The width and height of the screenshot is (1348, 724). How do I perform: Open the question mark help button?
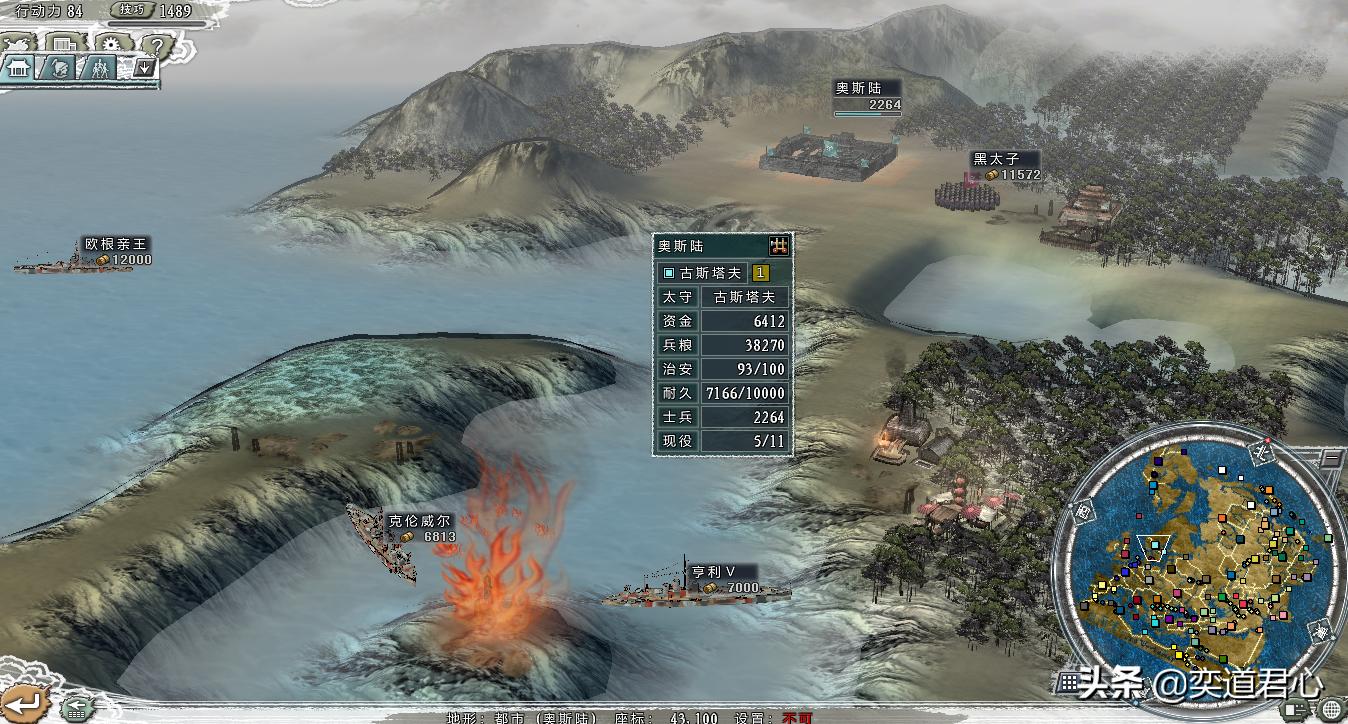tap(153, 45)
